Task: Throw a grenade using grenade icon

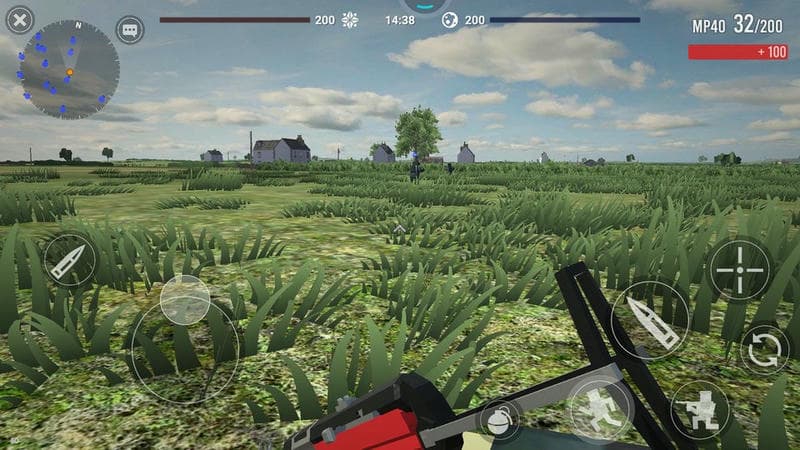Action: point(500,421)
